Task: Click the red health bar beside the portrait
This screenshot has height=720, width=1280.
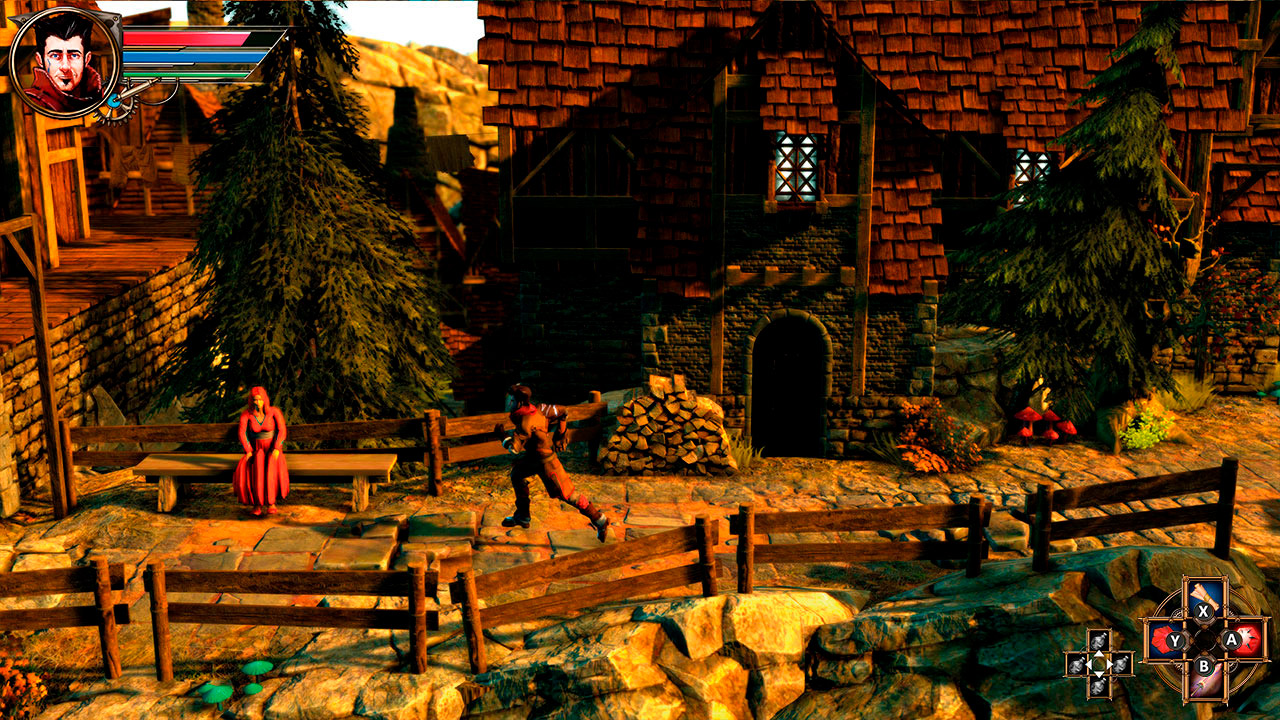Action: click(x=187, y=40)
